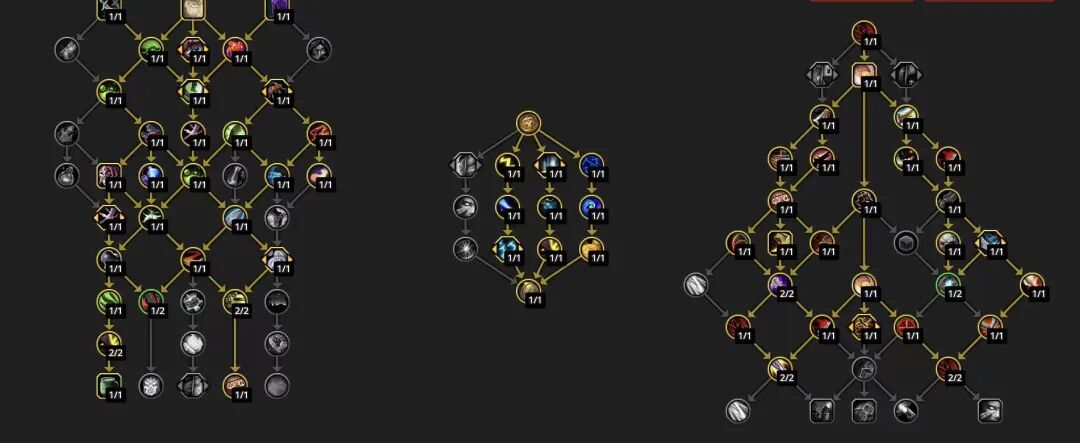Add a rank to the green 1/2 specialization talent
The height and width of the screenshot is (443, 1080).
[x=947, y=284]
